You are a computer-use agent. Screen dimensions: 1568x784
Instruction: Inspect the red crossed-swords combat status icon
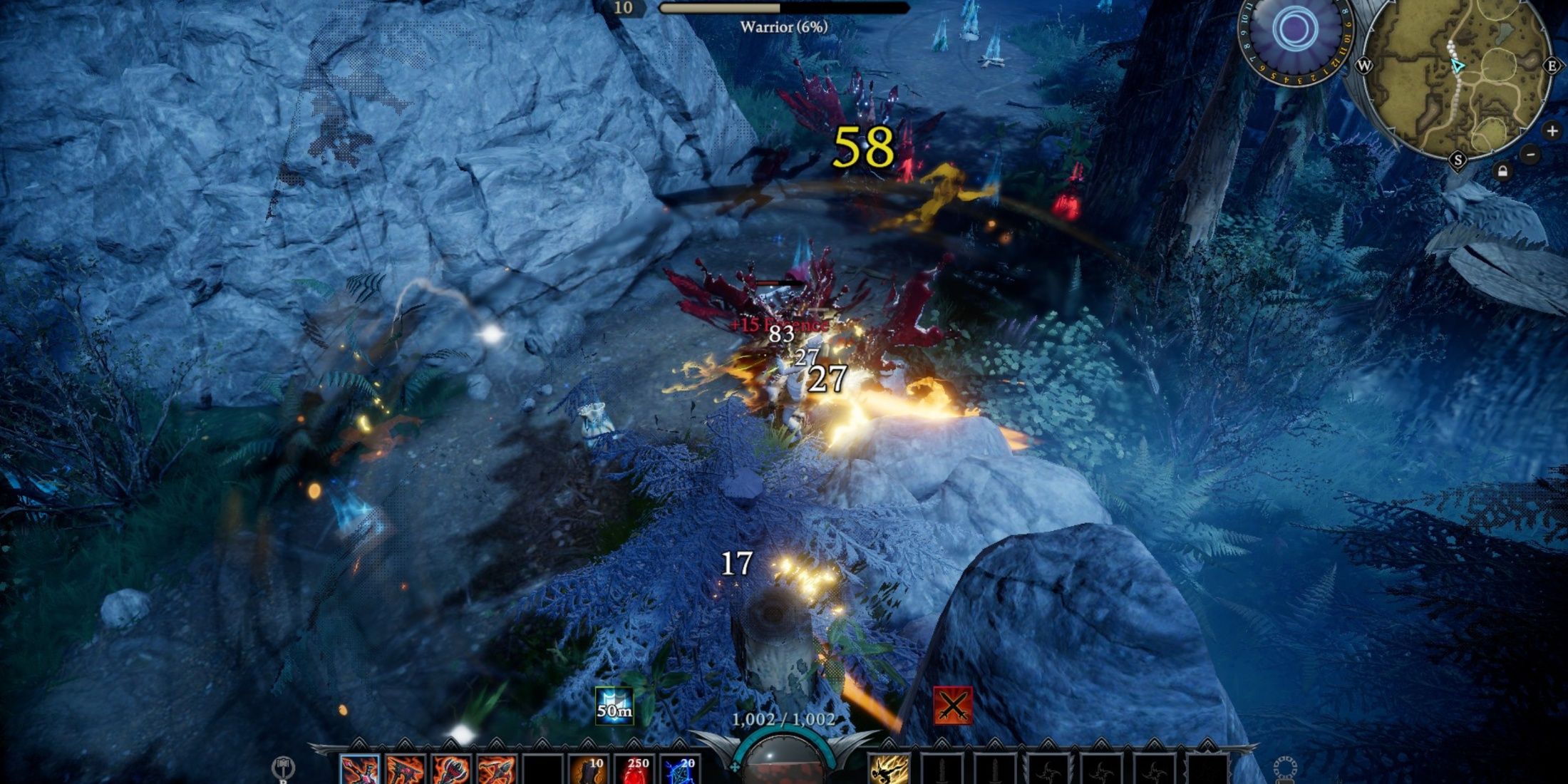[953, 705]
